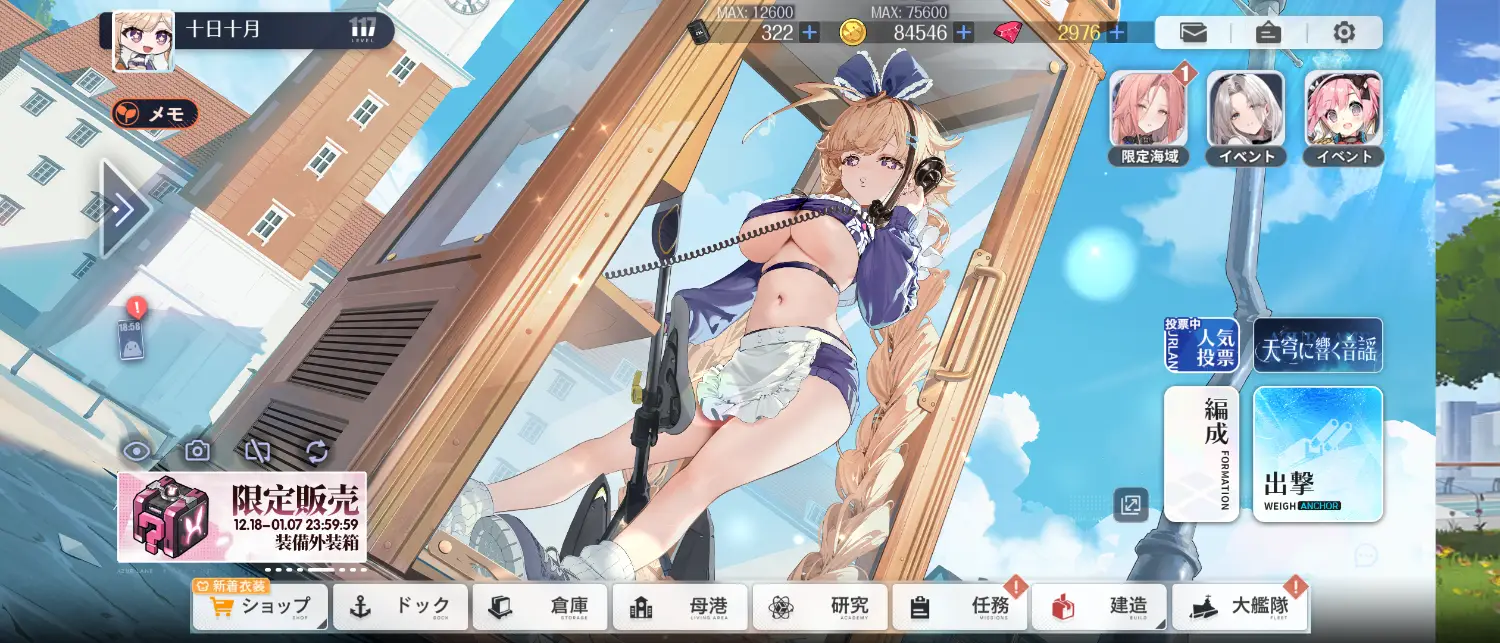Add more gold coins with plus button
Image resolution: width=1500 pixels, height=643 pixels.
[964, 32]
